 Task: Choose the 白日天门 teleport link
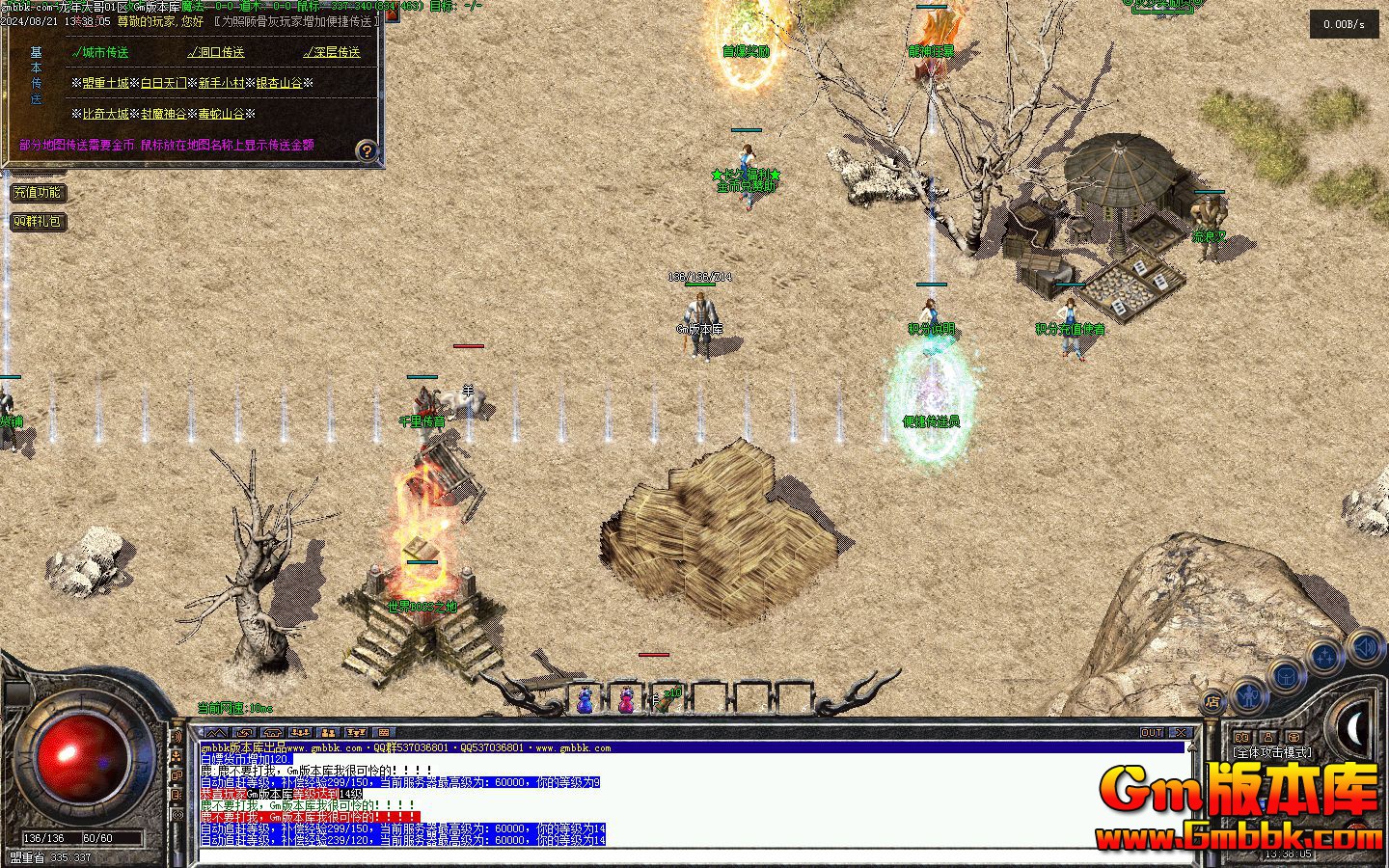(164, 84)
